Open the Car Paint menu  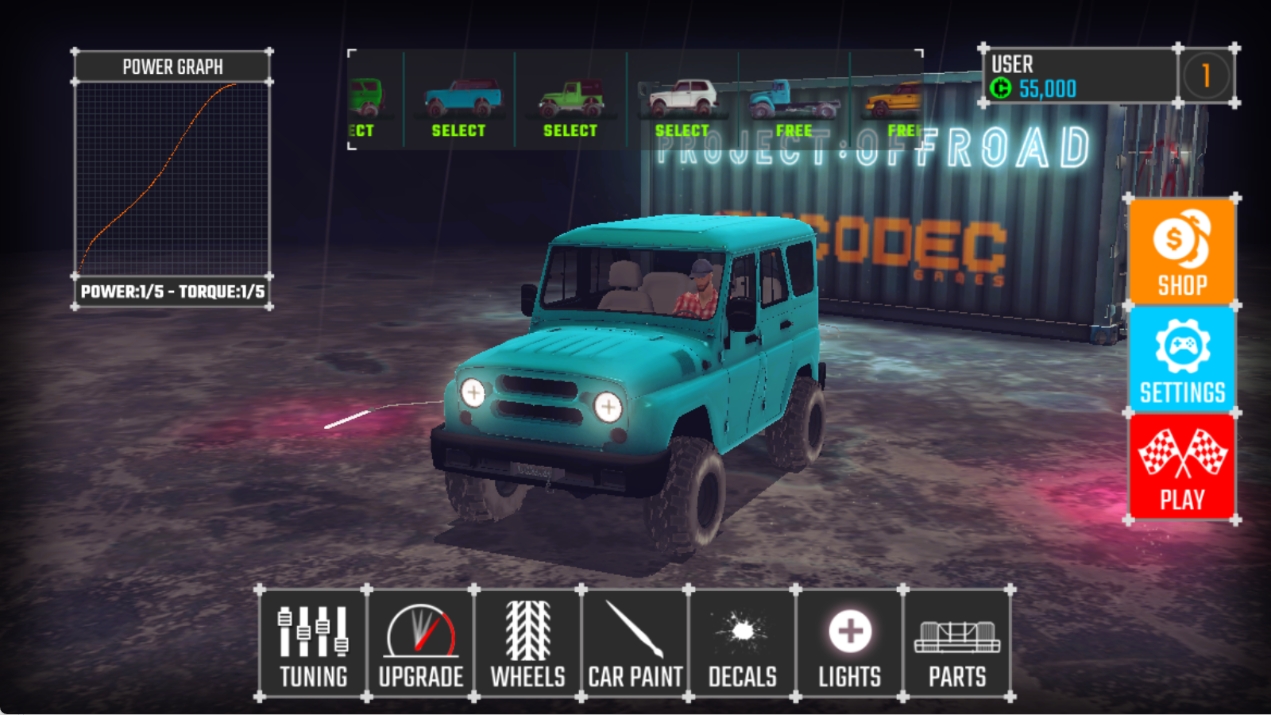tap(635, 643)
